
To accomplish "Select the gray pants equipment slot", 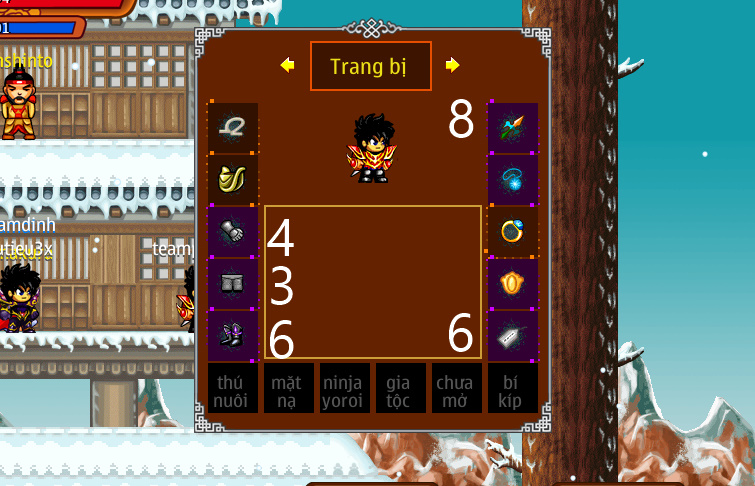I will coord(233,284).
